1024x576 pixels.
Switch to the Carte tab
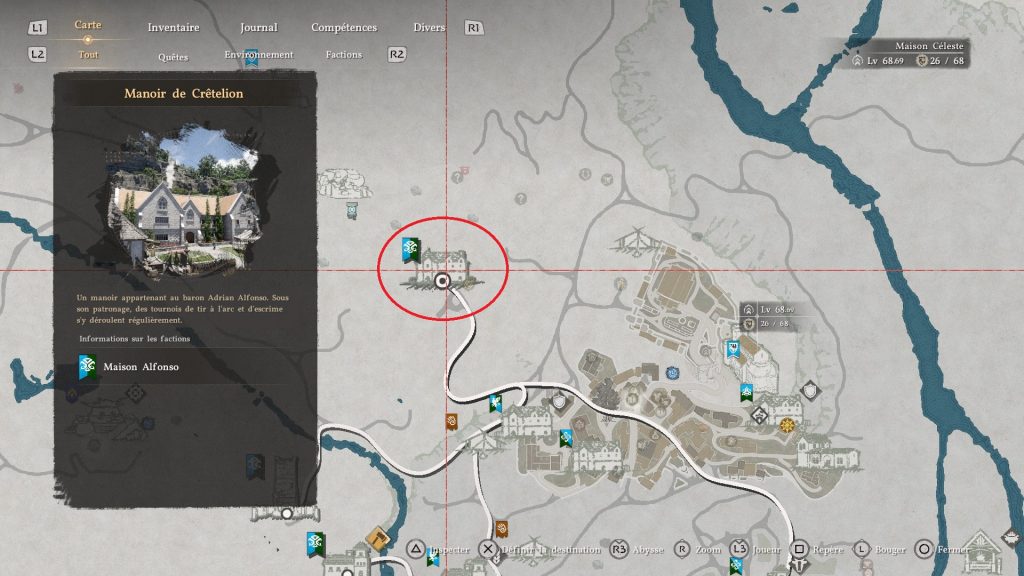click(x=88, y=25)
